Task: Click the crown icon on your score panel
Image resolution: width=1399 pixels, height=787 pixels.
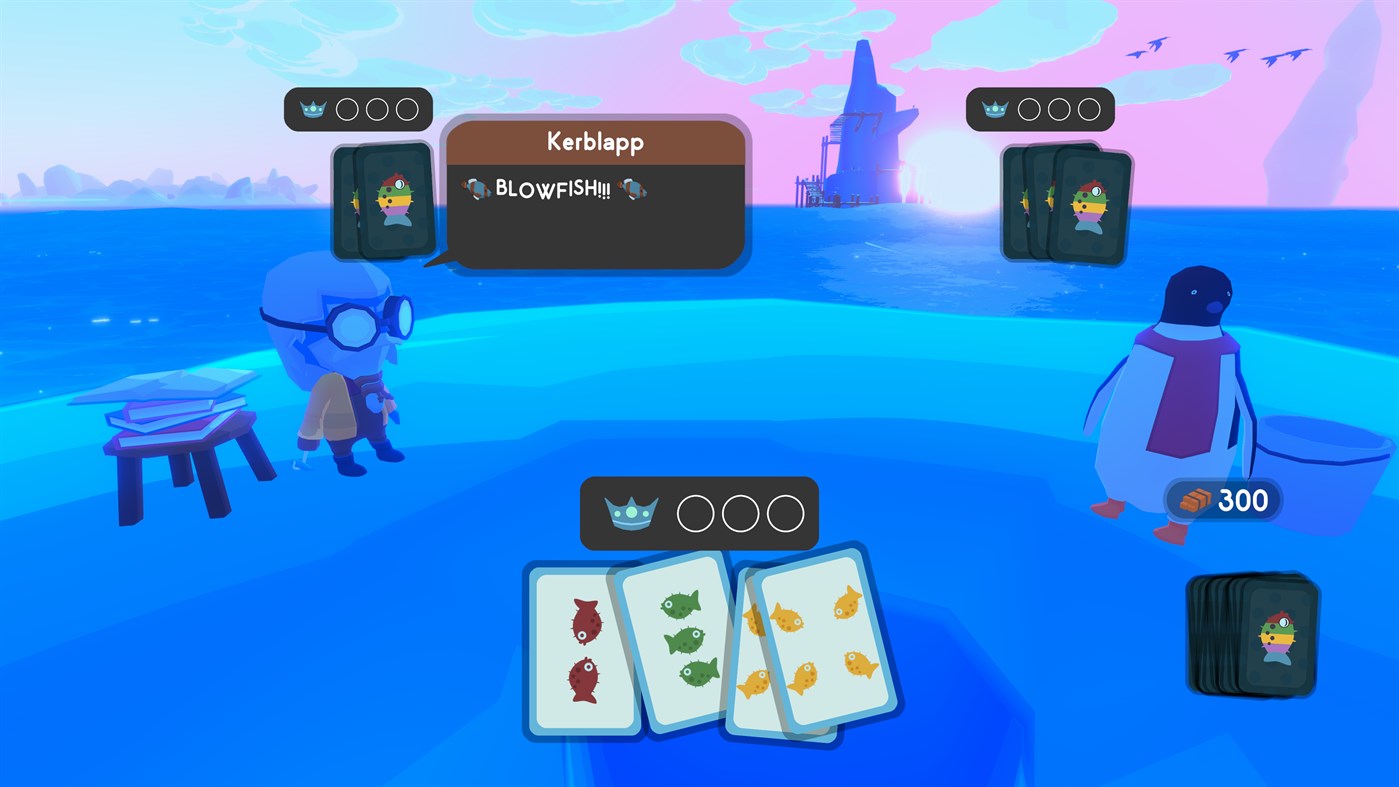Action: (634, 512)
